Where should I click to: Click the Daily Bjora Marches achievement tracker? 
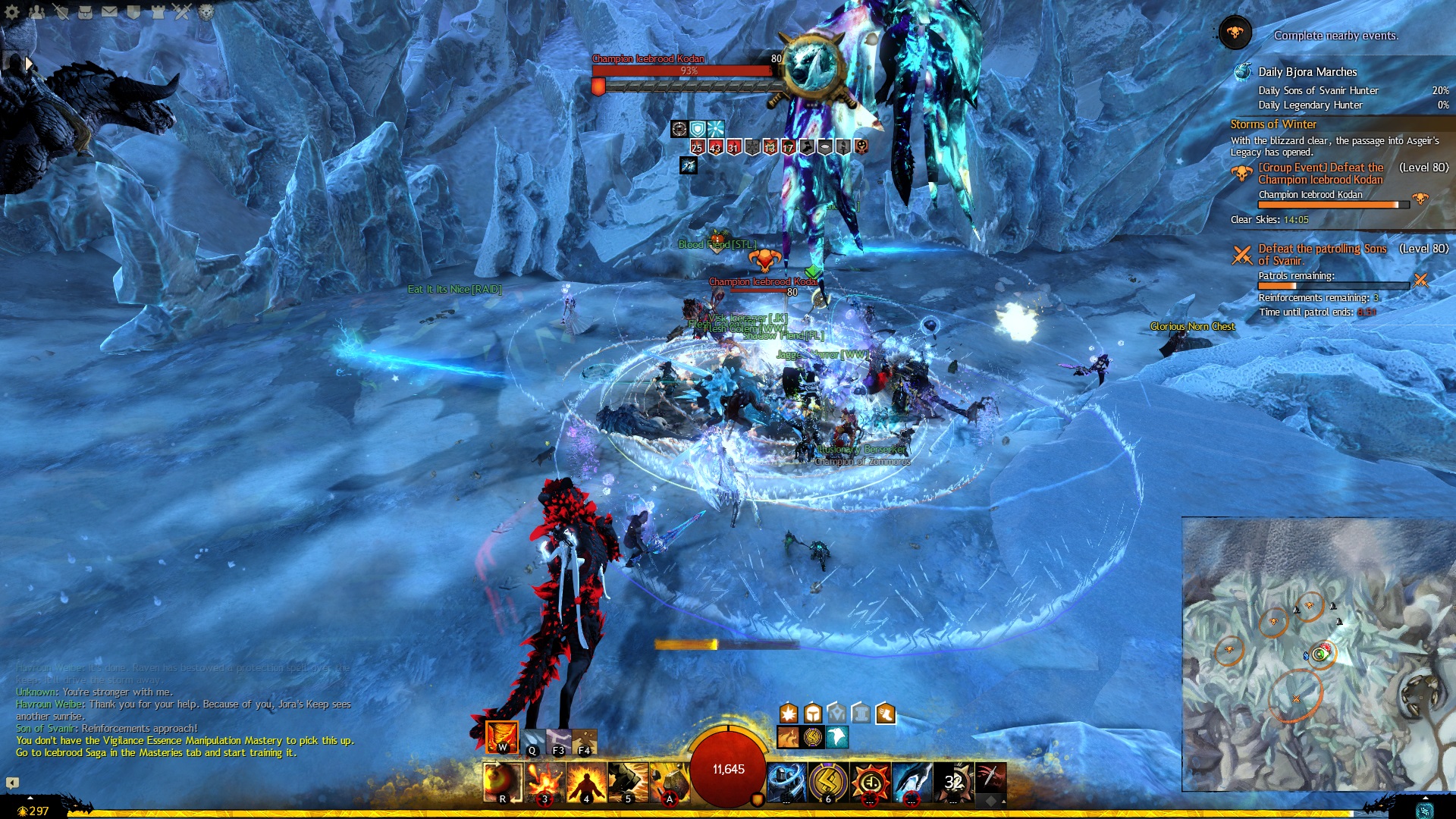coord(1307,72)
